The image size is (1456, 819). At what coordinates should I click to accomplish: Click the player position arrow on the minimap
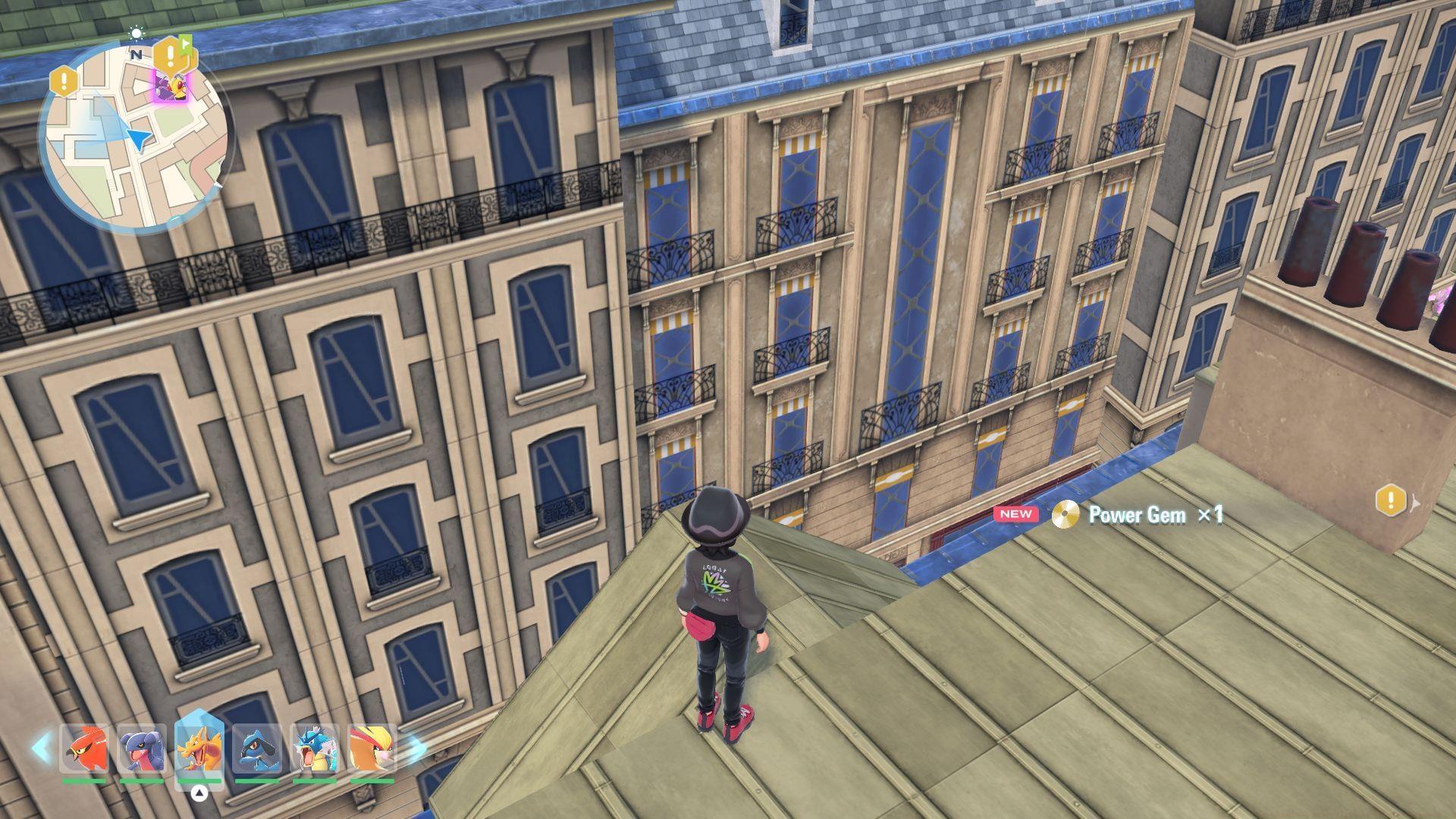click(139, 140)
